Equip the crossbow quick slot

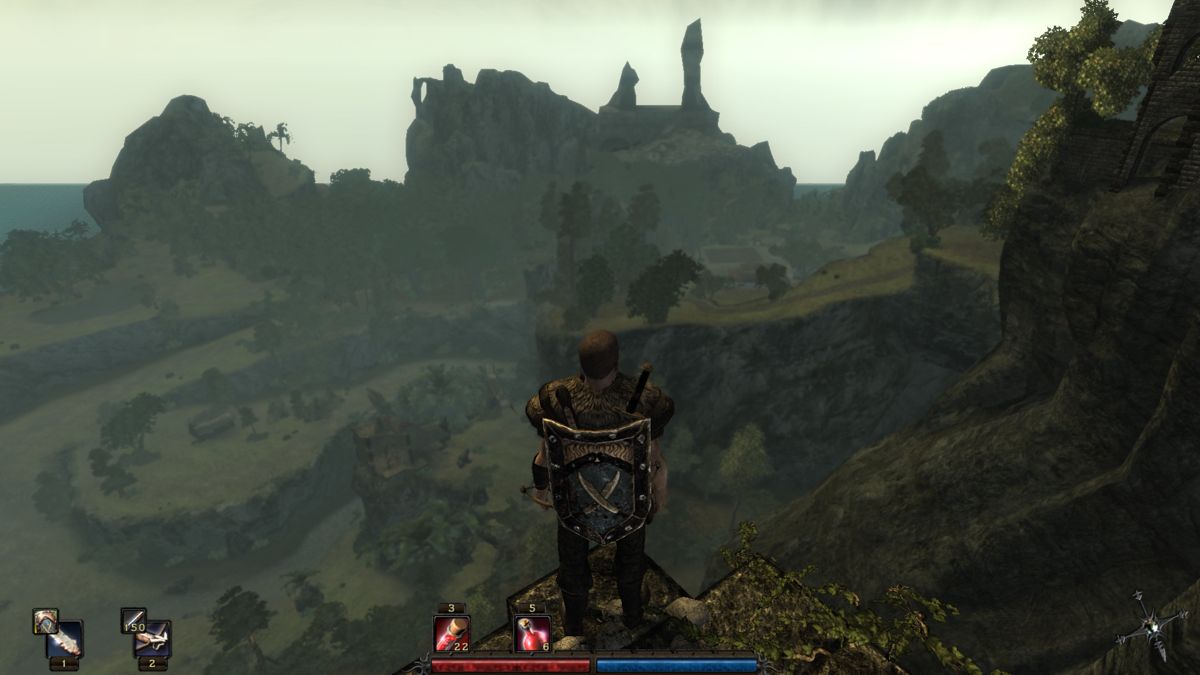point(153,639)
